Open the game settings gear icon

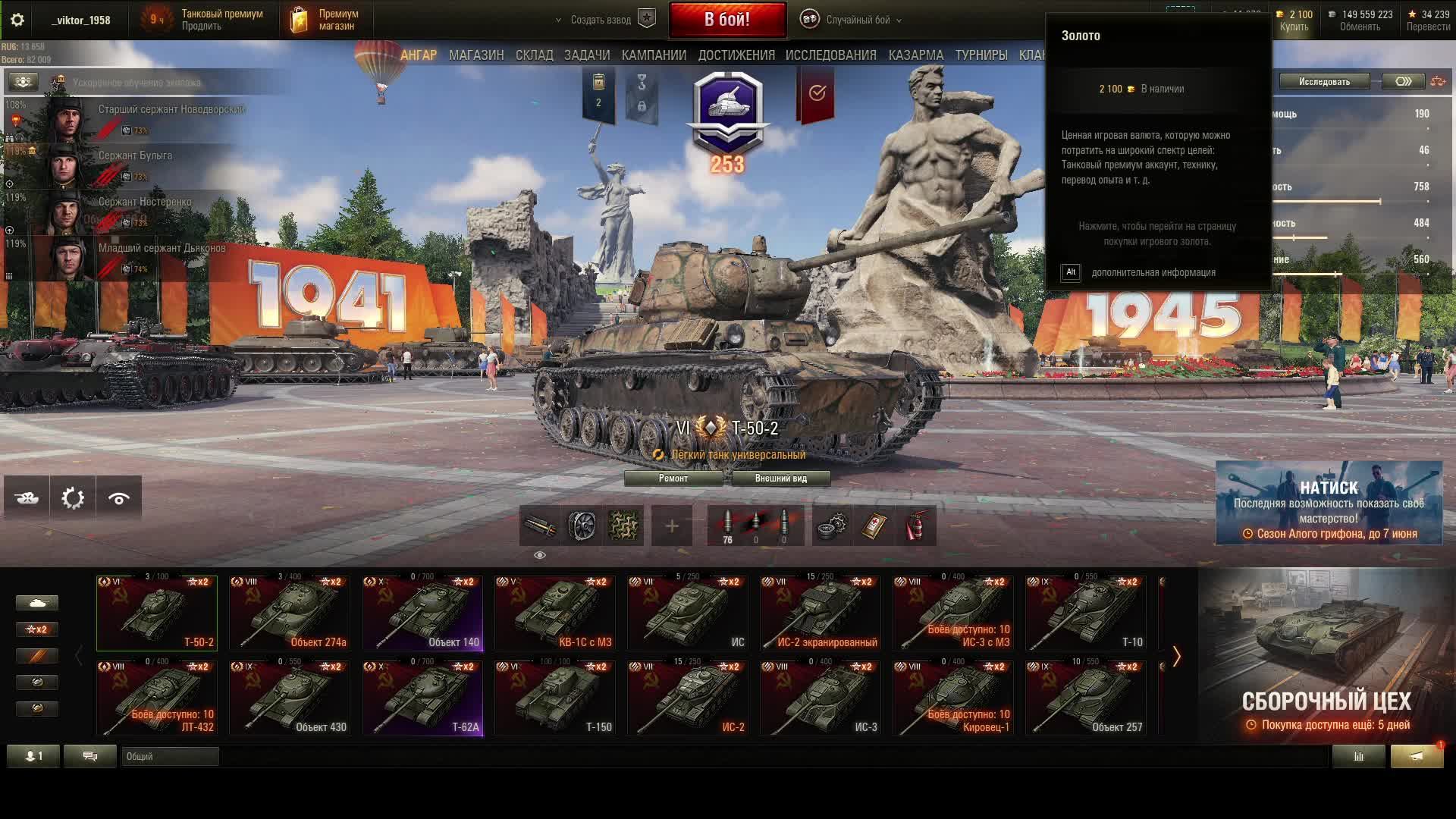pos(17,20)
